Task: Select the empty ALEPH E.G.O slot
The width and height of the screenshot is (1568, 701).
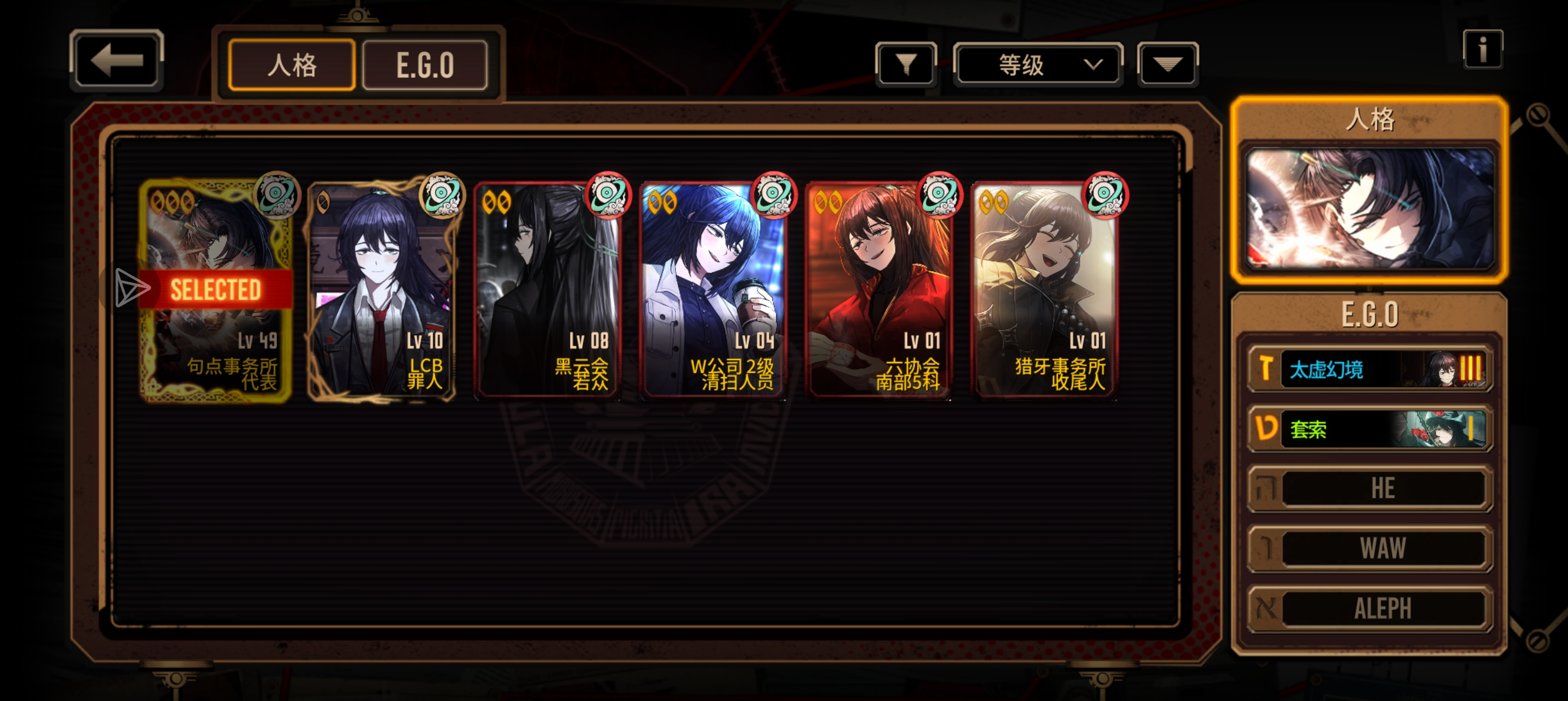Action: tap(1369, 608)
